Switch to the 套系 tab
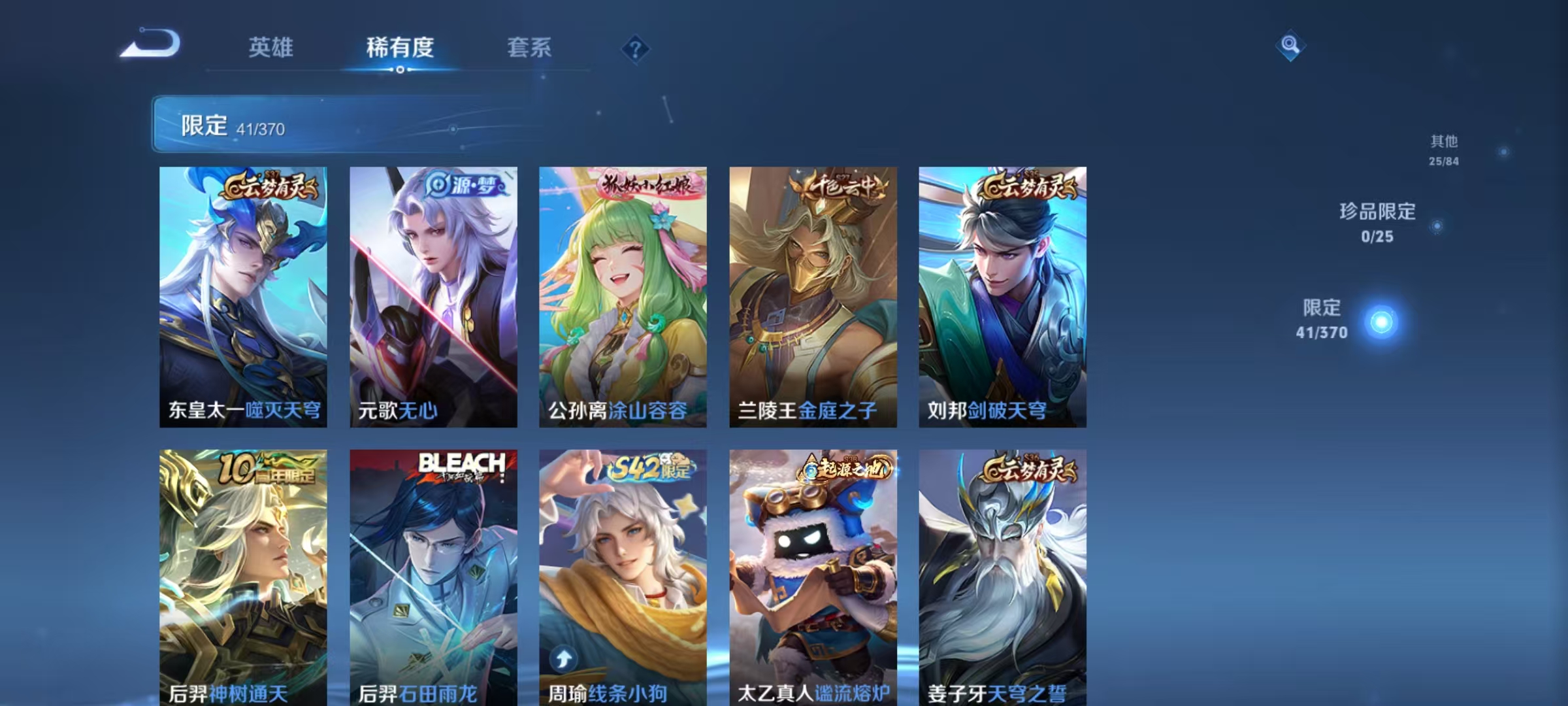1568x706 pixels. [529, 47]
